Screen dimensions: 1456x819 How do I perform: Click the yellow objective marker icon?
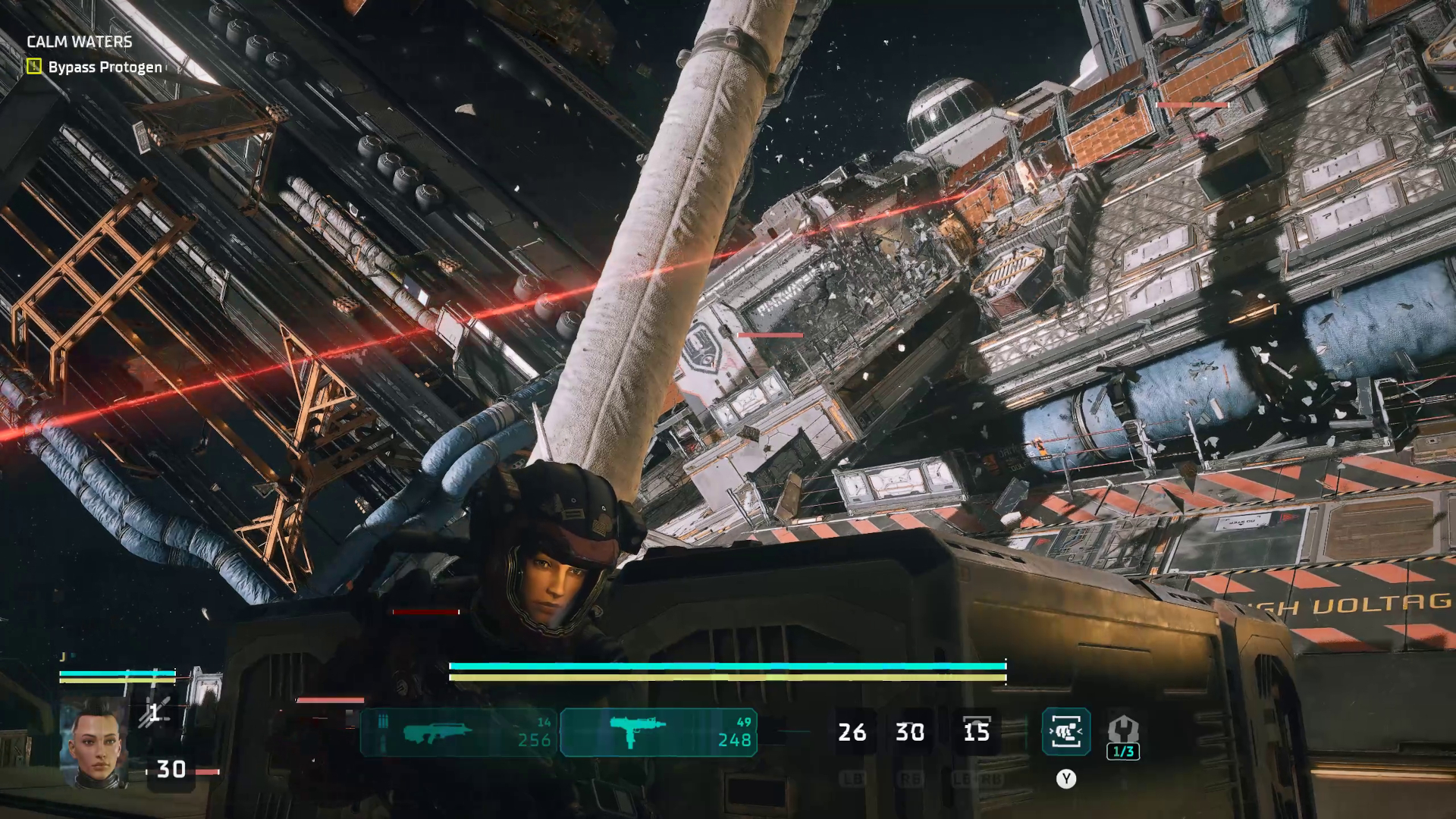pyautogui.click(x=36, y=67)
